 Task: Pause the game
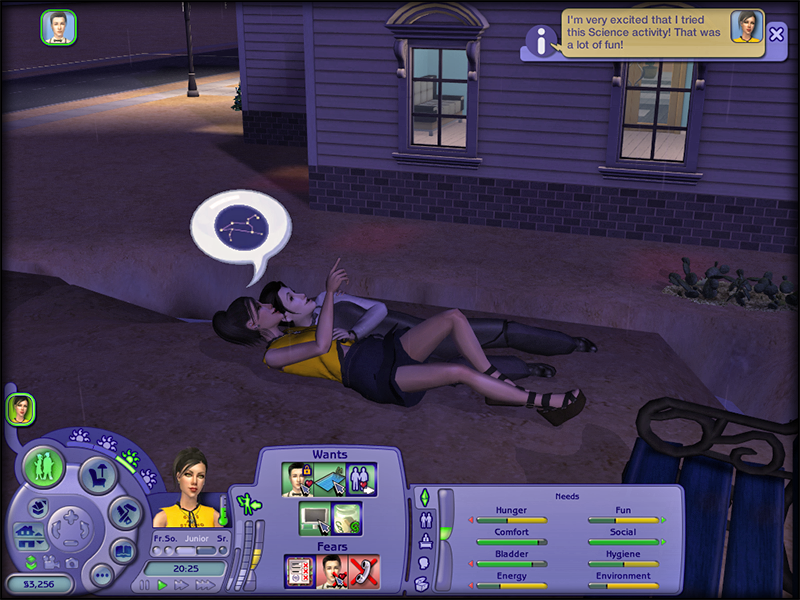(145, 585)
